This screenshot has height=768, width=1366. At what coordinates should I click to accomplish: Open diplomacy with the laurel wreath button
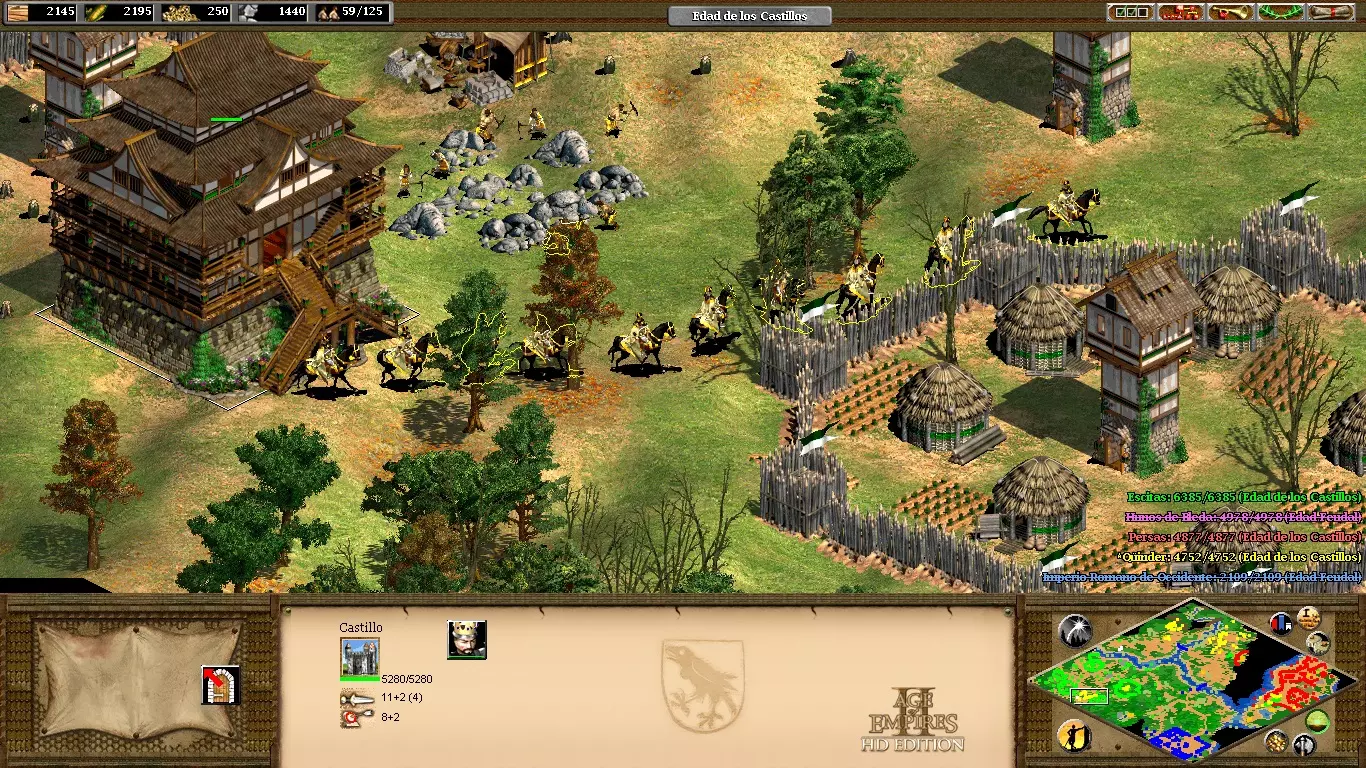click(1281, 13)
